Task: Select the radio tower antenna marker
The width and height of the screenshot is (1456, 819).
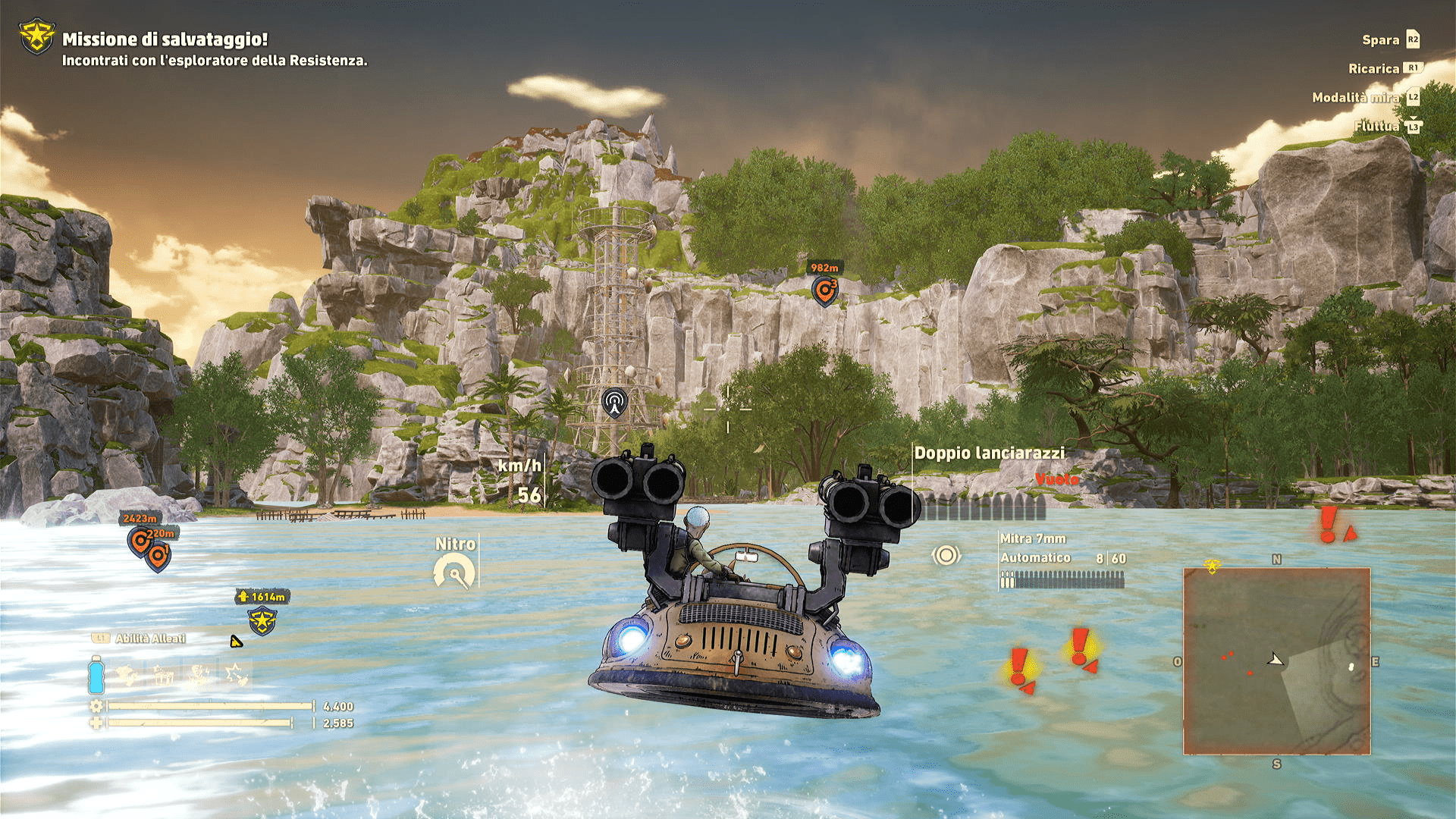Action: (x=614, y=403)
